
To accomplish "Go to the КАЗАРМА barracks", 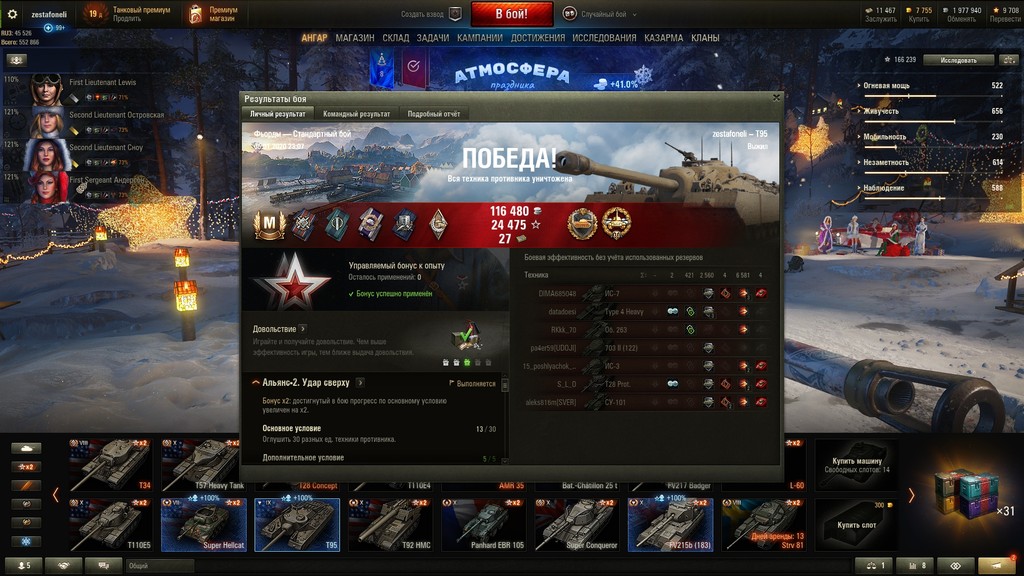I will [664, 38].
